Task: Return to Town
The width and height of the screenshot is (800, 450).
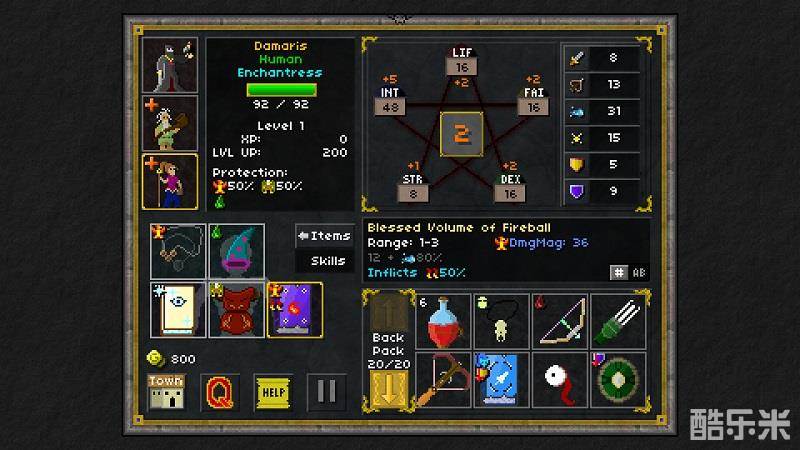Action: (168, 390)
